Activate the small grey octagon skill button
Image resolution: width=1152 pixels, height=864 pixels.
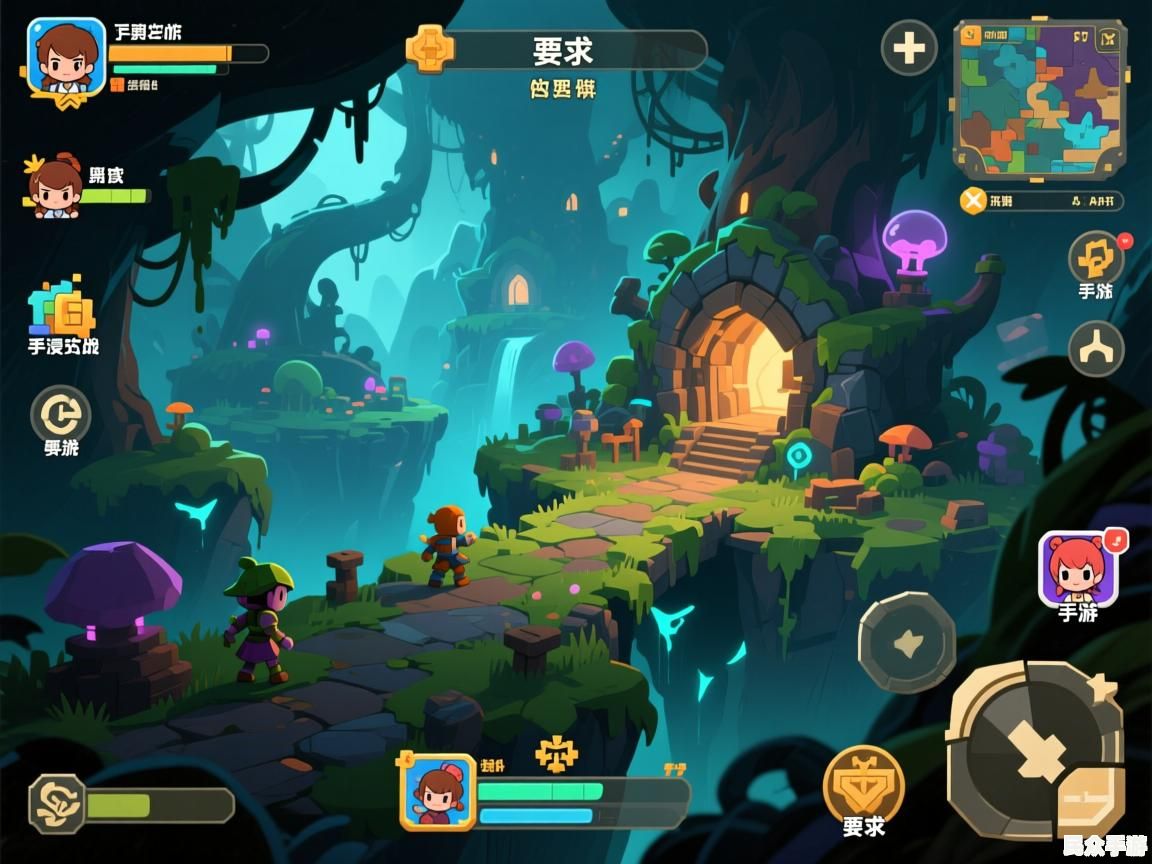(906, 643)
